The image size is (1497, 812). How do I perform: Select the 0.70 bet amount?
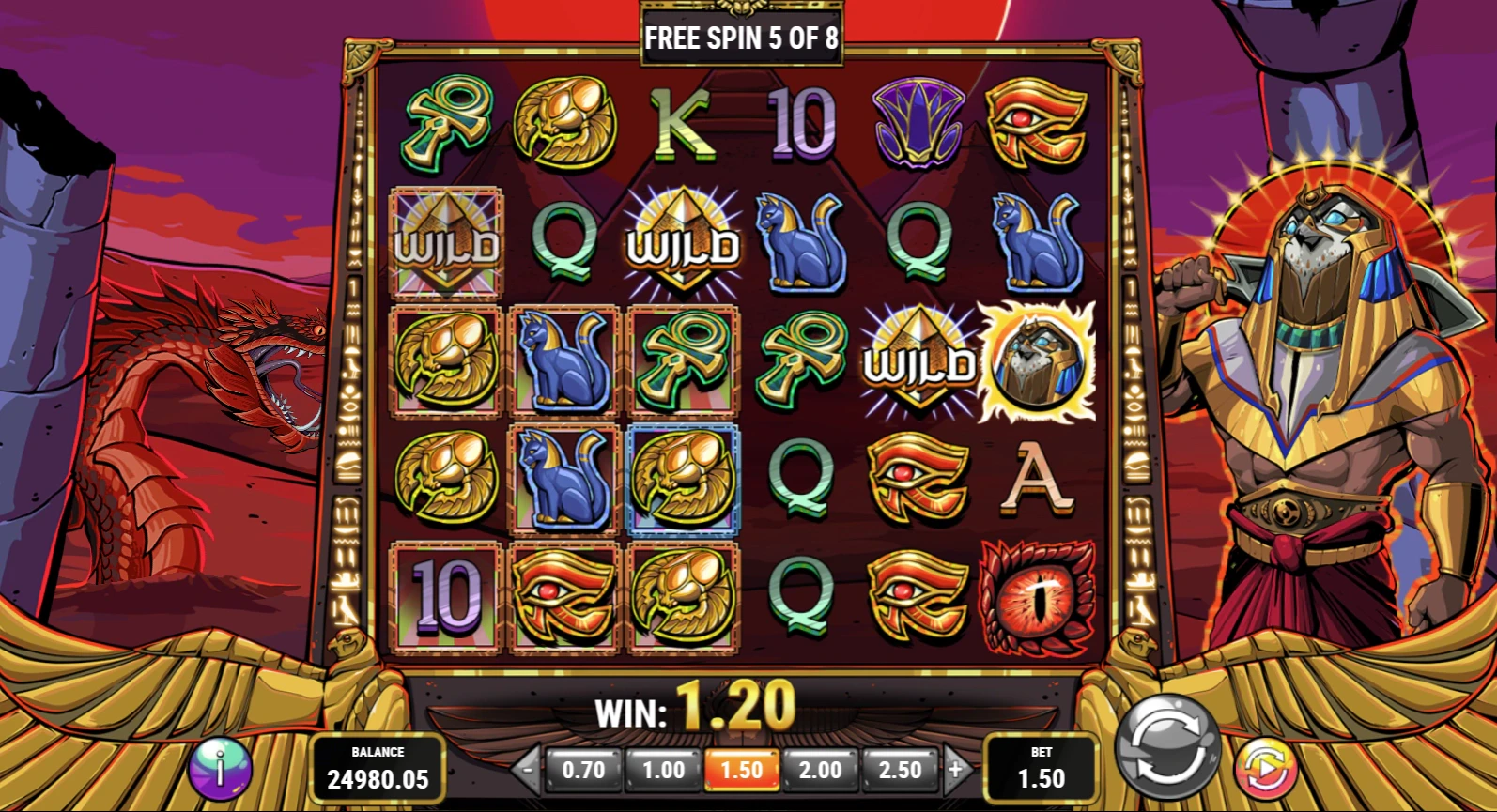click(584, 770)
